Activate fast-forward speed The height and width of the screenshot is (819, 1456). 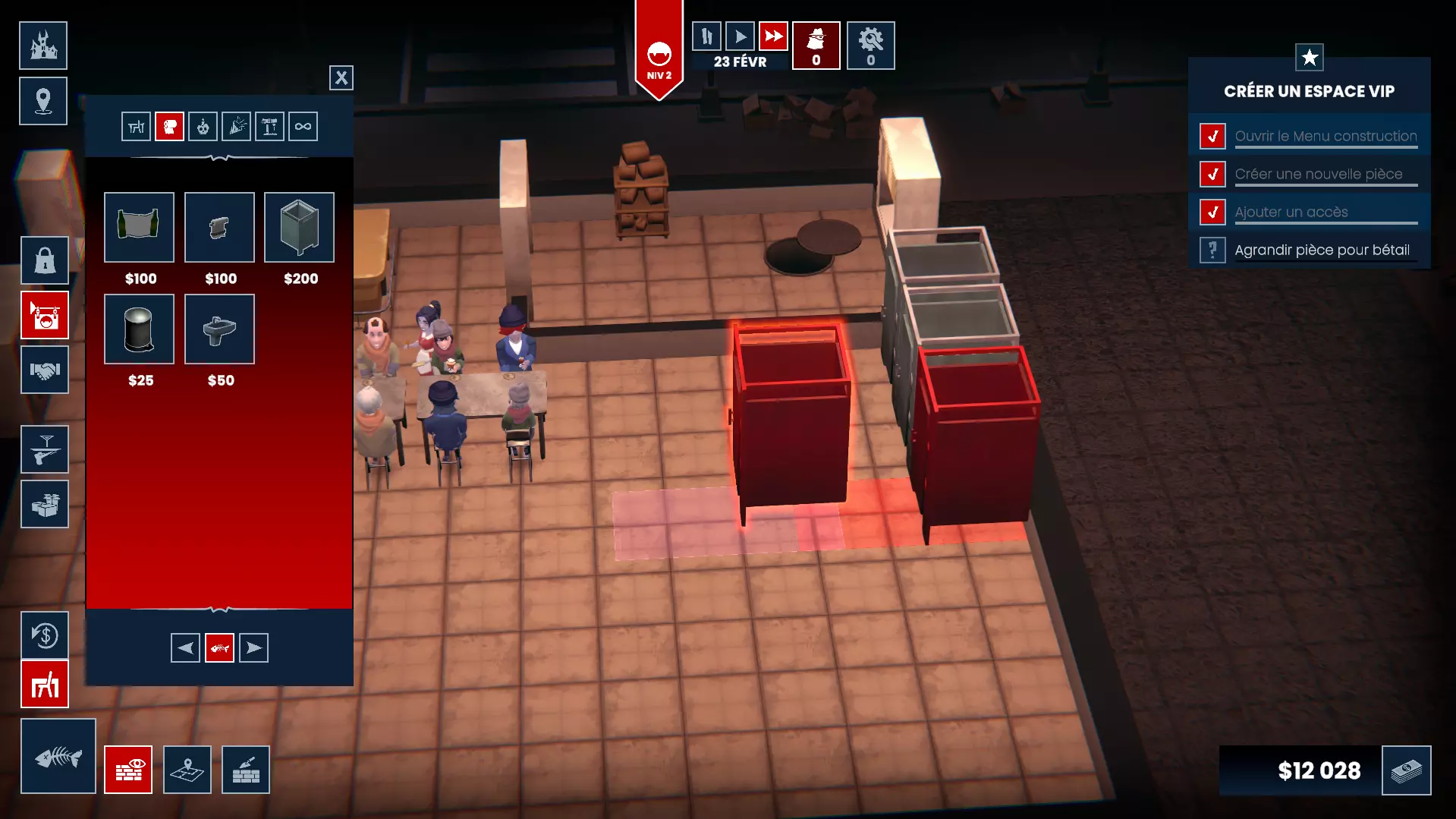(x=773, y=36)
